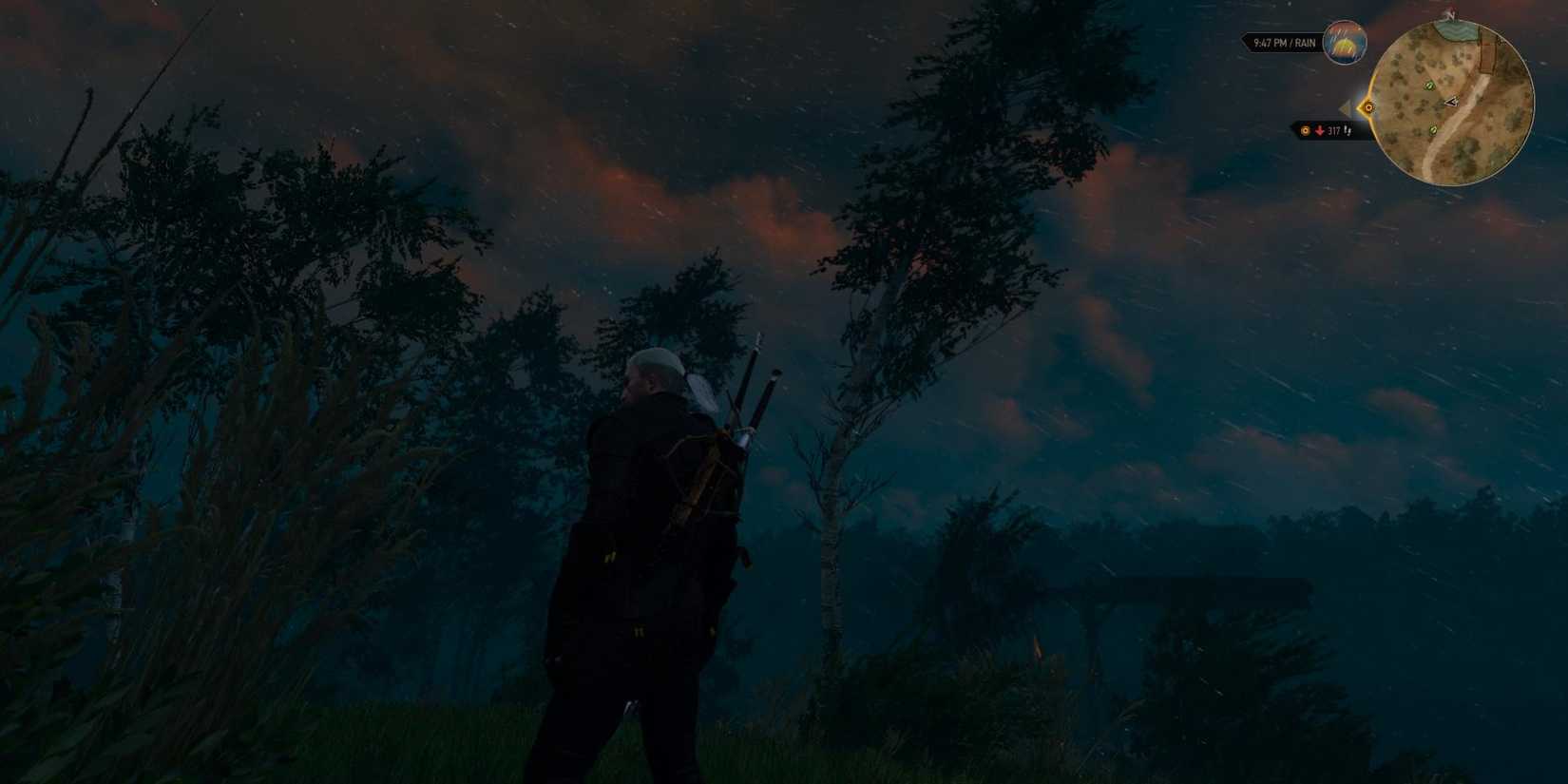Click the white player arrow on the minimap
Image resolution: width=1568 pixels, height=784 pixels.
(x=1451, y=102)
